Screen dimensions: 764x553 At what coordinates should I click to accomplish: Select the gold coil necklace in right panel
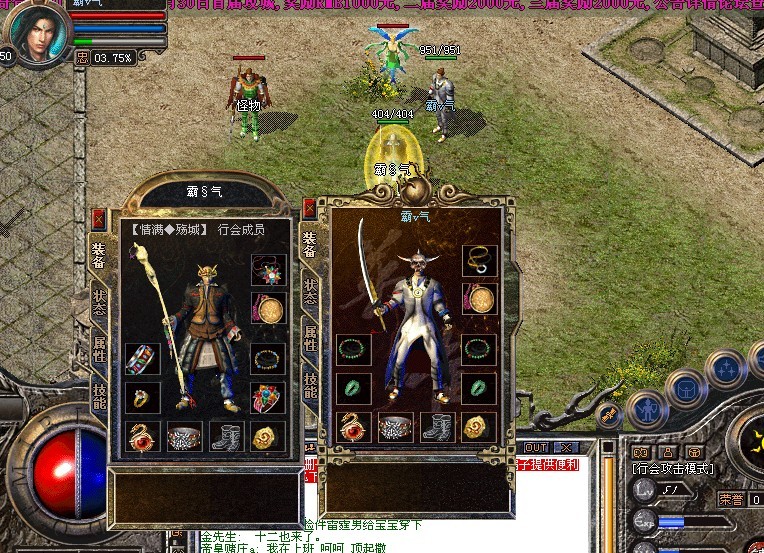point(479,260)
